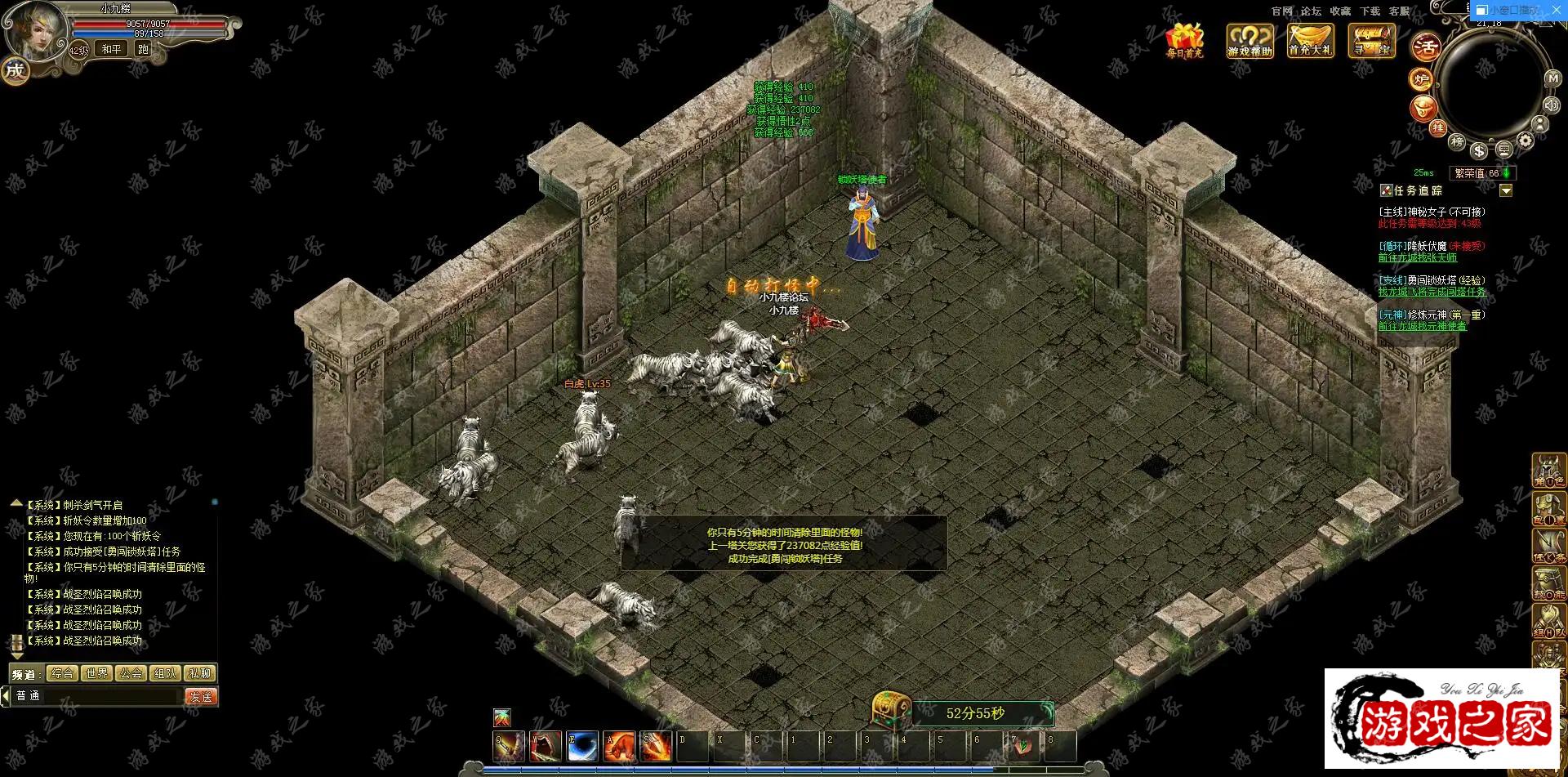The image size is (1568, 777).
Task: Open the 首充大礼 gold ingot reward
Action: 1310,39
